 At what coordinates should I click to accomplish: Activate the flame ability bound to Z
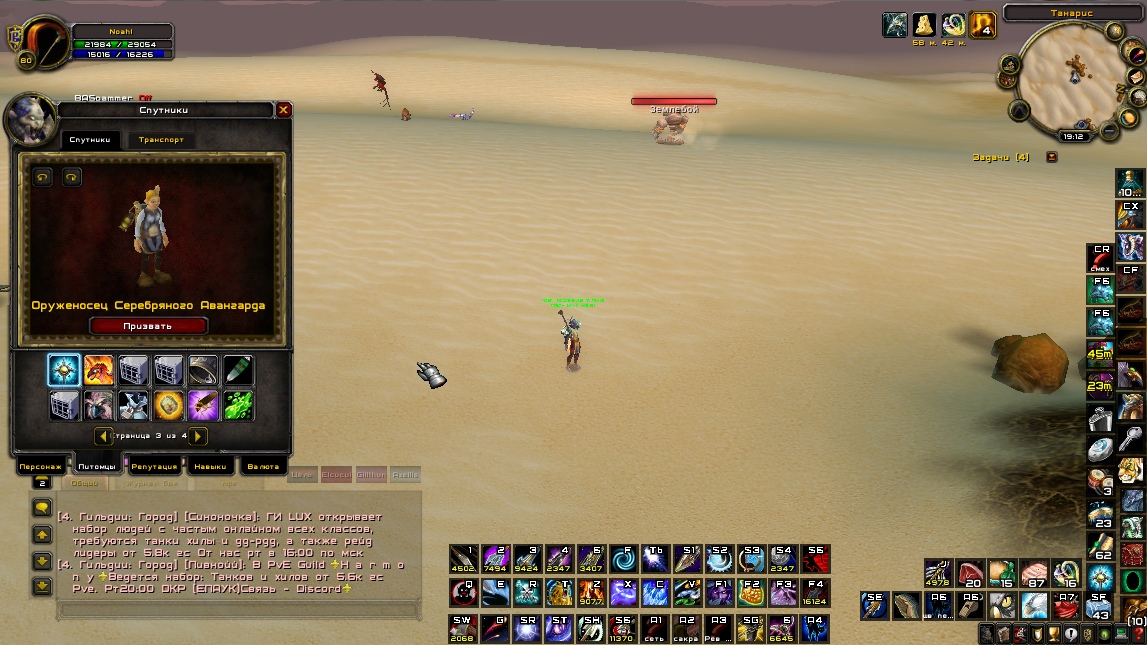tap(592, 593)
